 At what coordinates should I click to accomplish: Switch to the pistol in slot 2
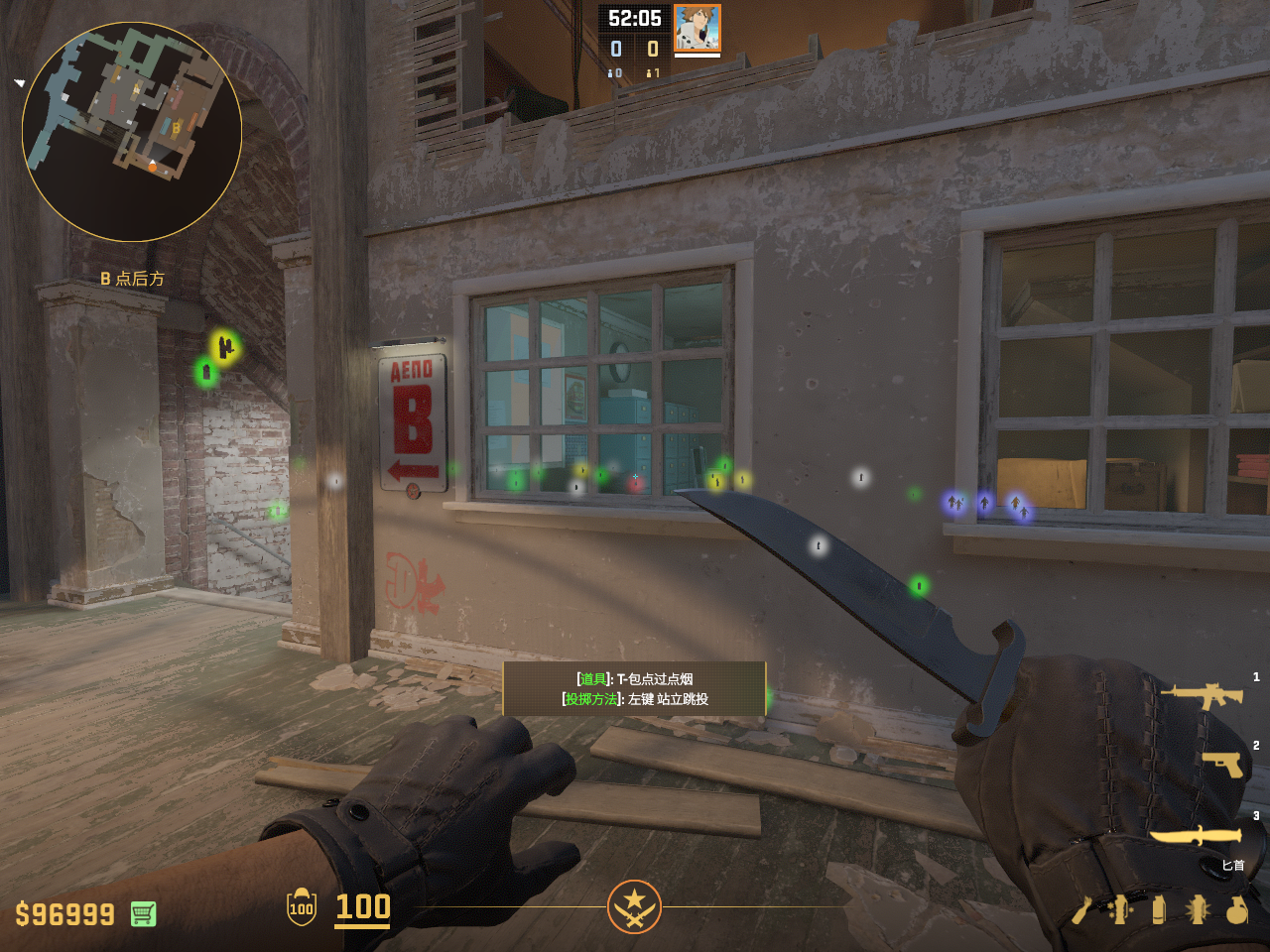(x=1222, y=764)
